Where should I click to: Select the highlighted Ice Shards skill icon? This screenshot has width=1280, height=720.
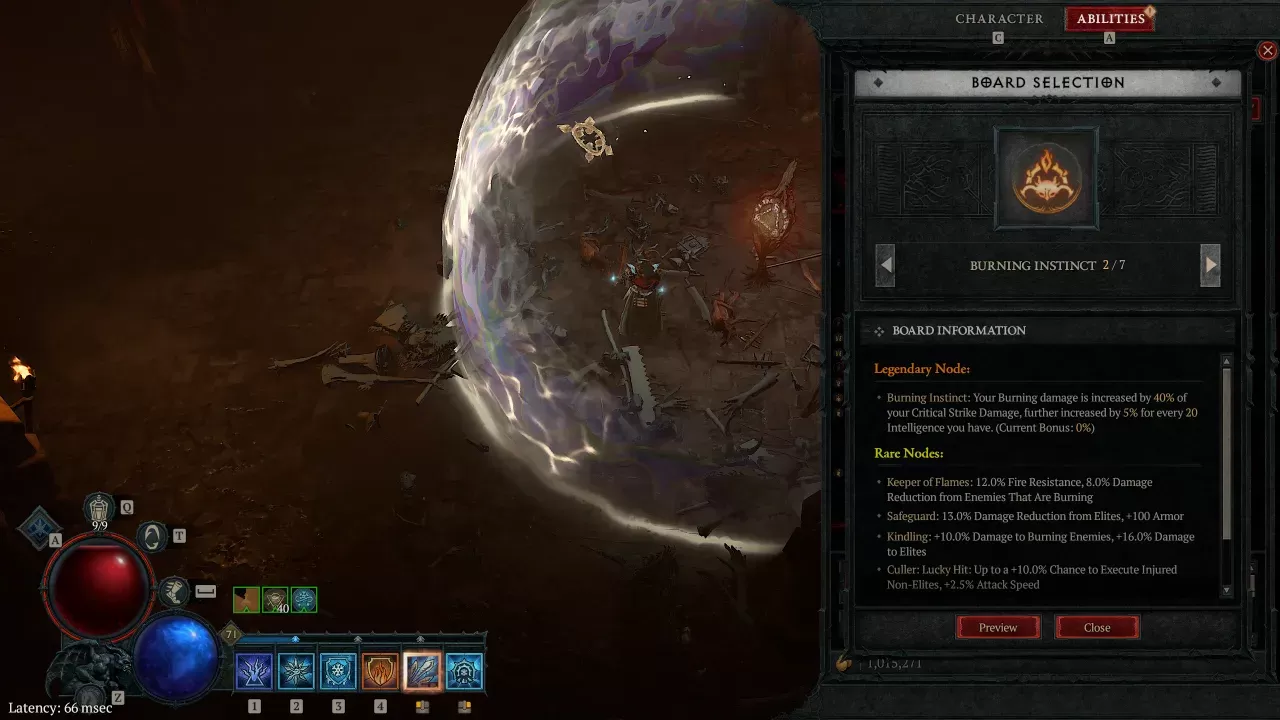(421, 670)
